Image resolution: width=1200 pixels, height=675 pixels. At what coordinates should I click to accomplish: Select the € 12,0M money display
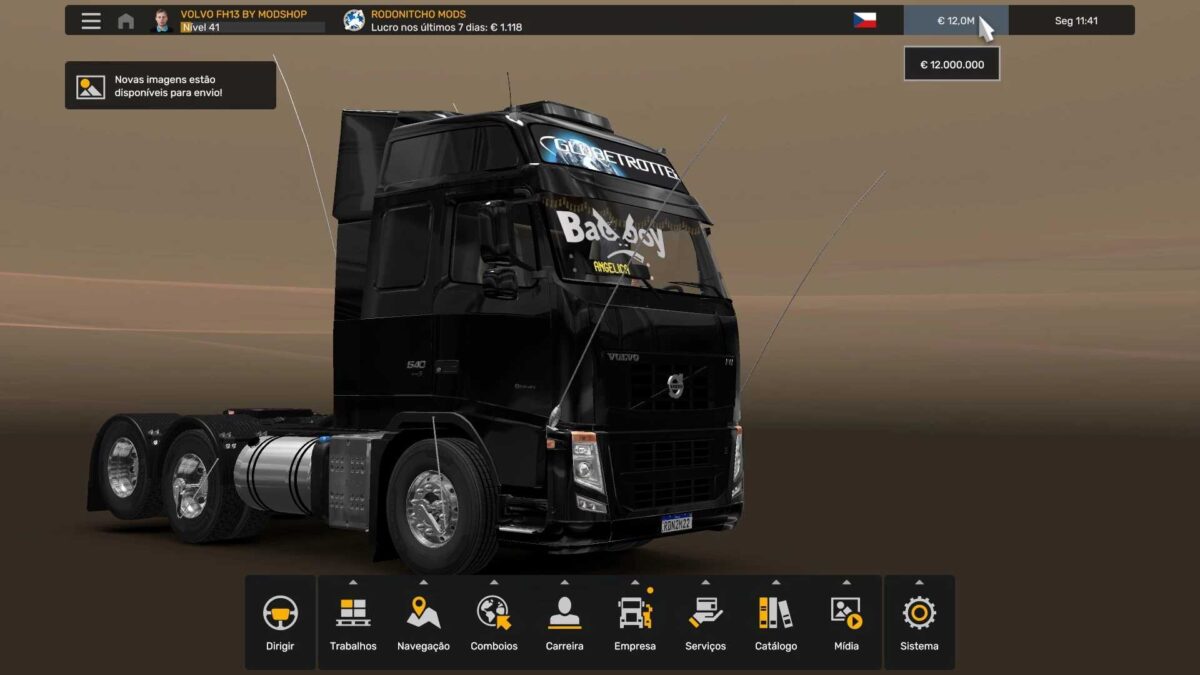click(x=955, y=21)
